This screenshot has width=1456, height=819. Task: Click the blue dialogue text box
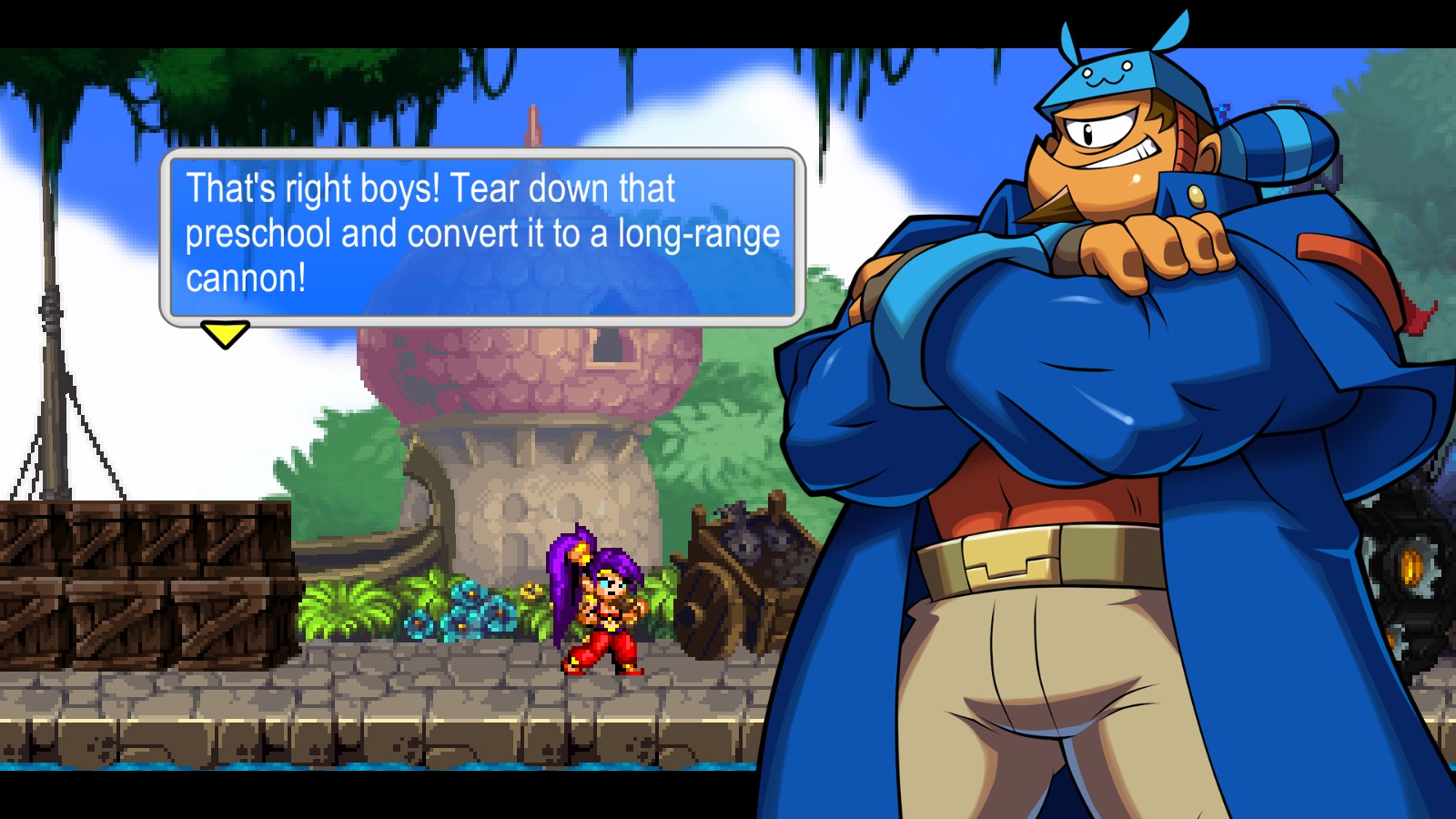(482, 236)
